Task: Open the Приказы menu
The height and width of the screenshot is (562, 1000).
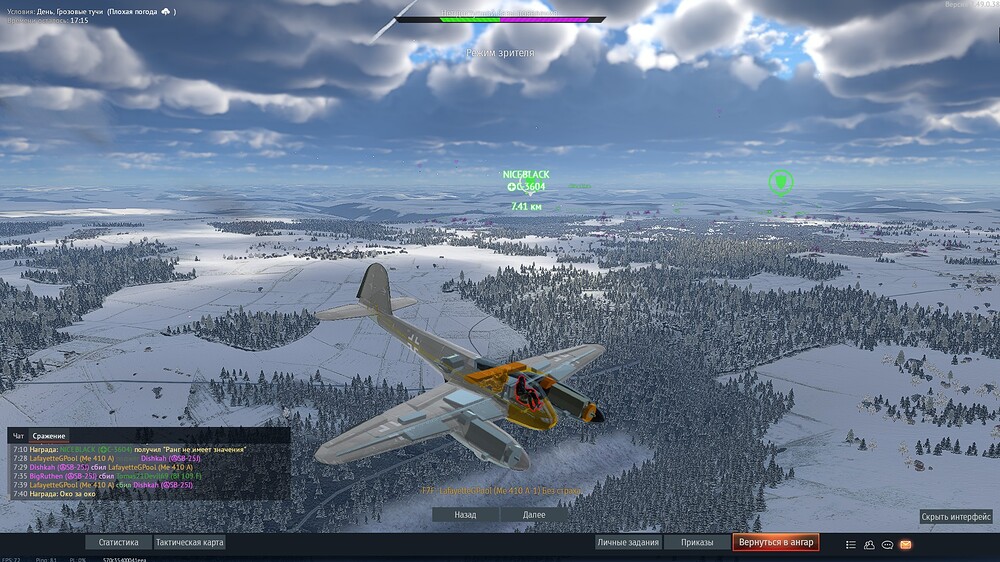Action: pos(697,542)
